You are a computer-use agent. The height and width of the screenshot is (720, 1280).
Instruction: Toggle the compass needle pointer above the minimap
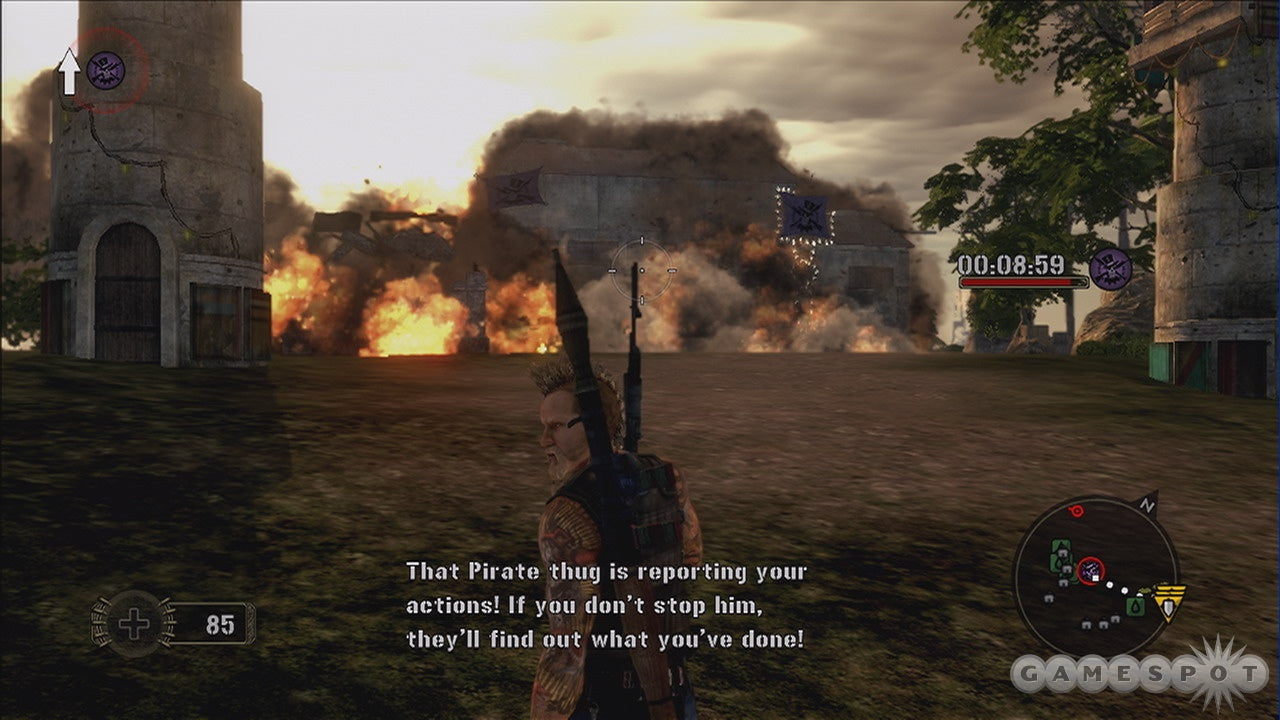[1148, 500]
